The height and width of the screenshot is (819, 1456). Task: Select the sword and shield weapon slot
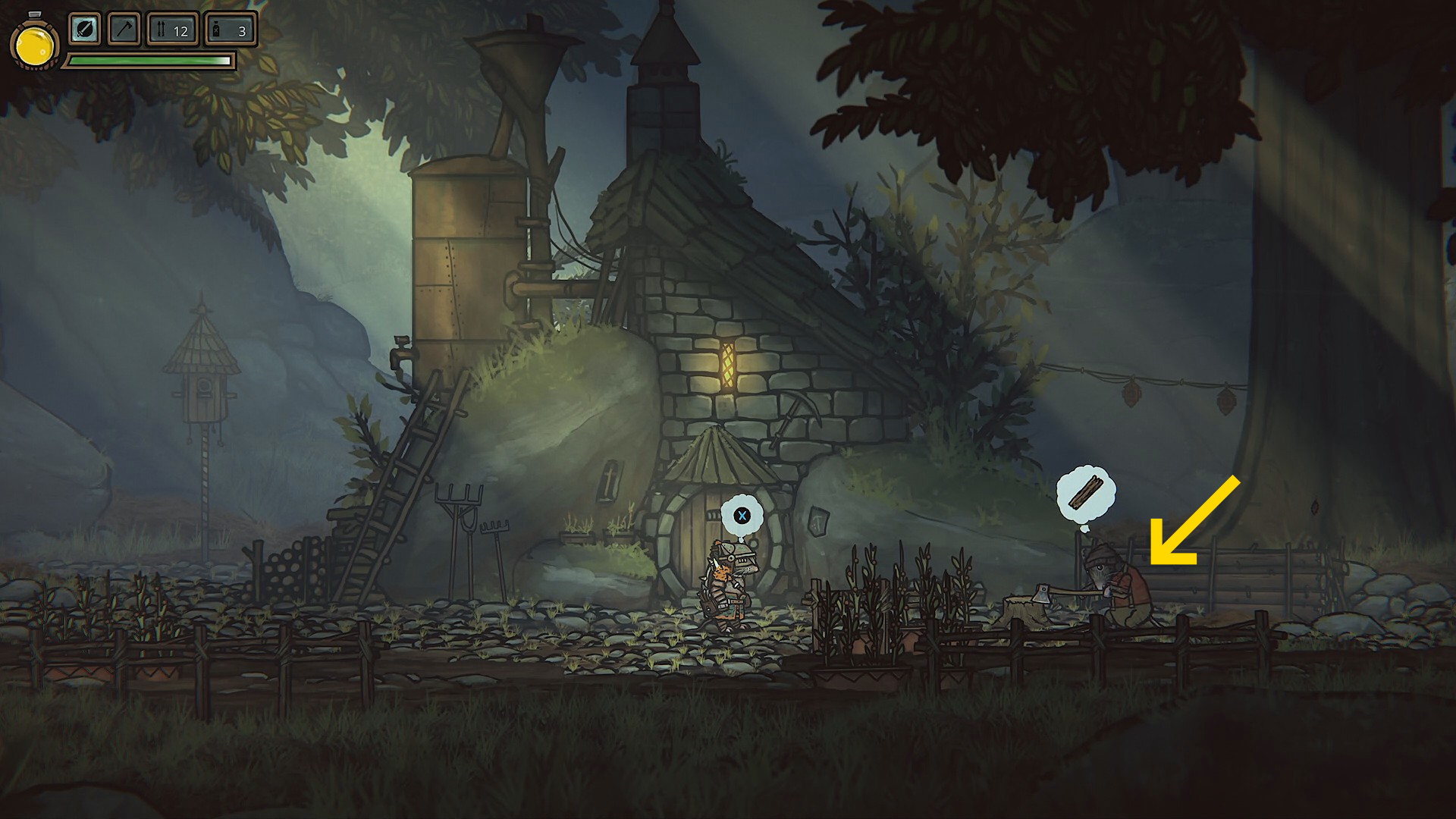tap(85, 30)
